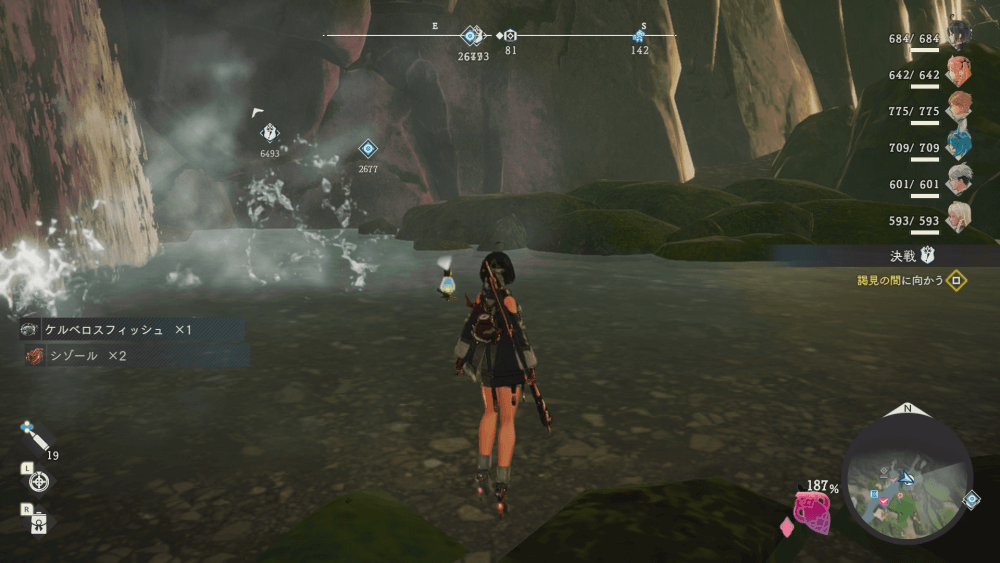Click the waypoint marker labeled 6493
The height and width of the screenshot is (563, 1000).
[269, 133]
